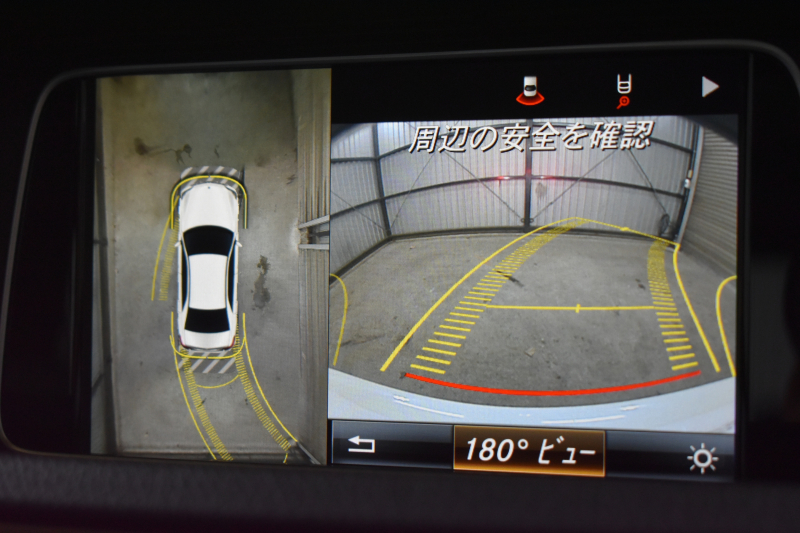
Task: Go back with the return arrow button
Action: point(362,446)
